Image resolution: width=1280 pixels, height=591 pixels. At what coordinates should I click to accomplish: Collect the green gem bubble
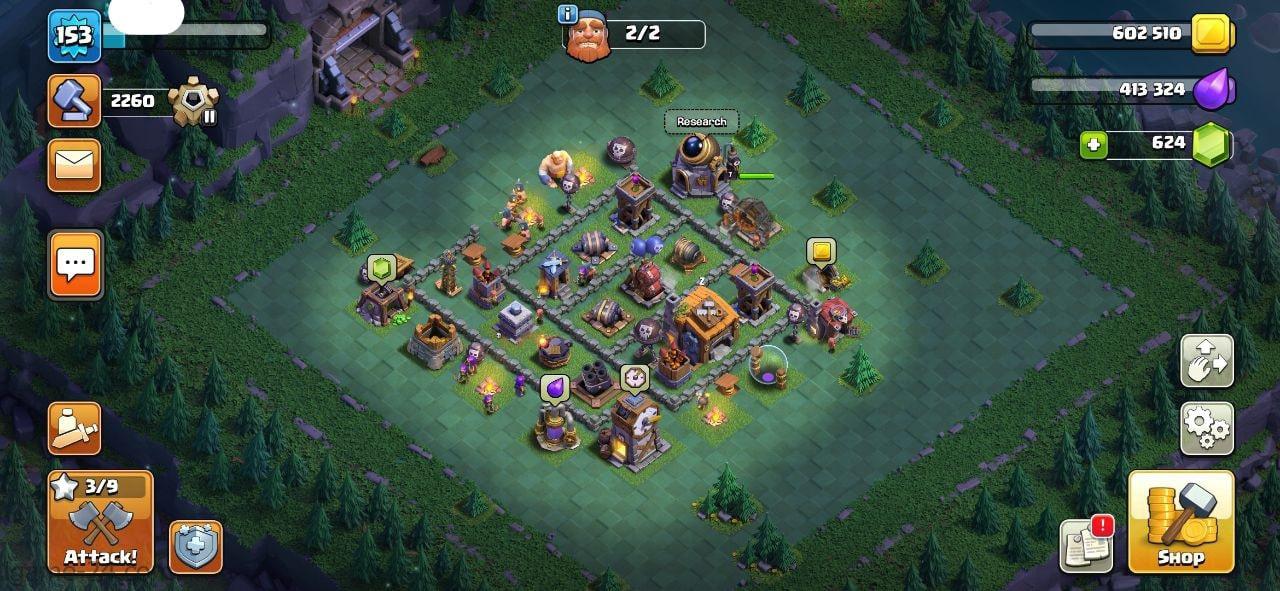[380, 268]
